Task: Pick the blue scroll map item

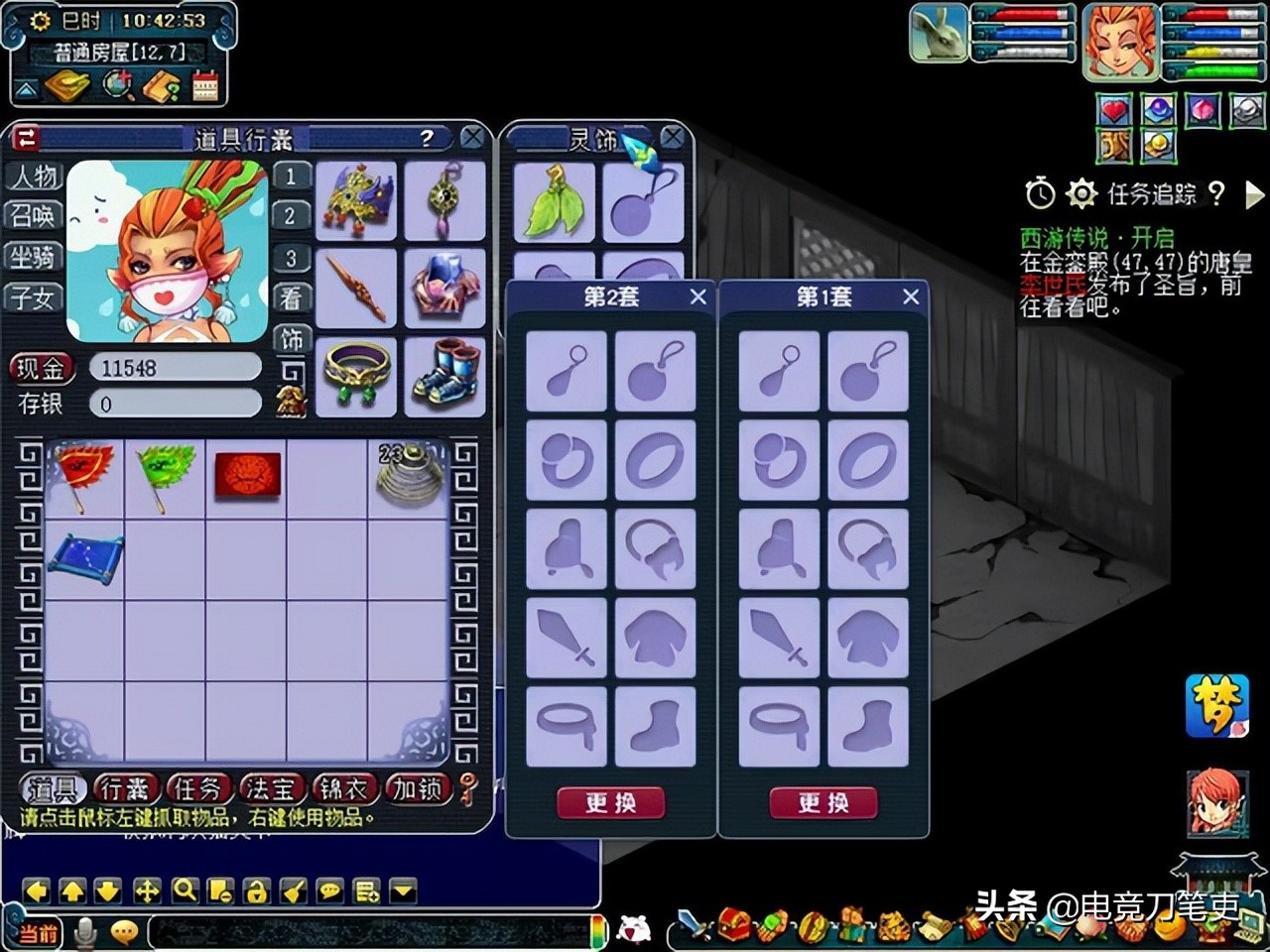Action: coord(85,559)
